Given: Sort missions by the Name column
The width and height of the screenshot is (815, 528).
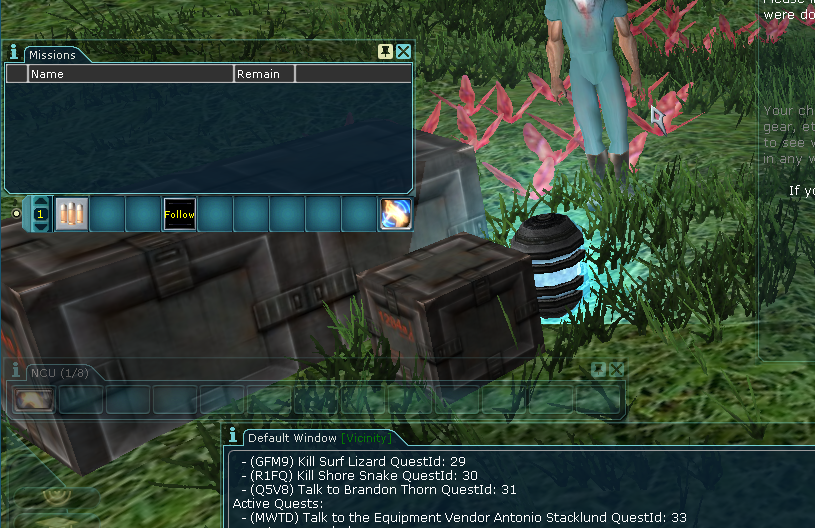Looking at the screenshot, I should pyautogui.click(x=130, y=74).
